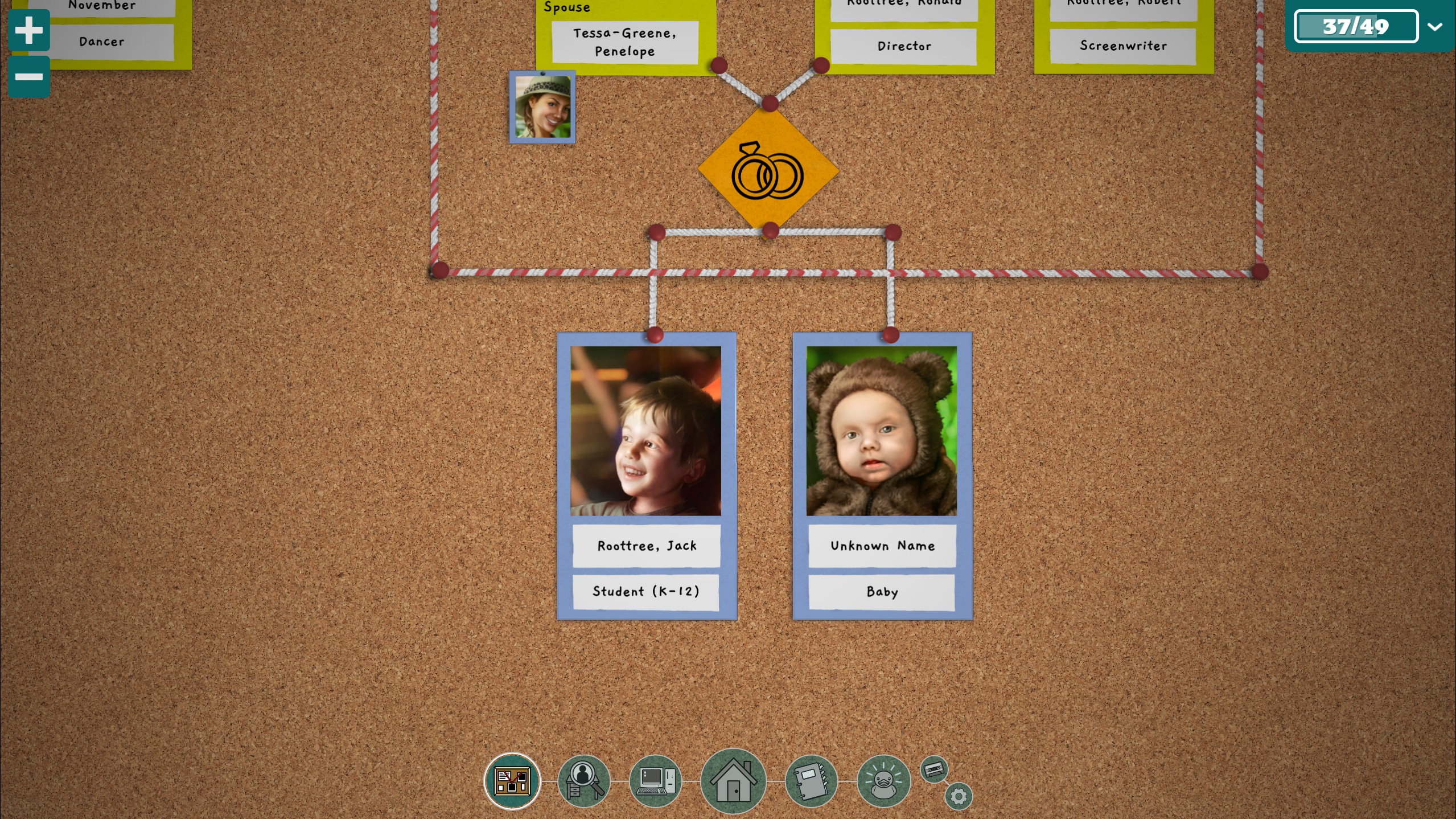Click the Screenwriter occupation label
The image size is (1456, 819).
pos(1123,46)
